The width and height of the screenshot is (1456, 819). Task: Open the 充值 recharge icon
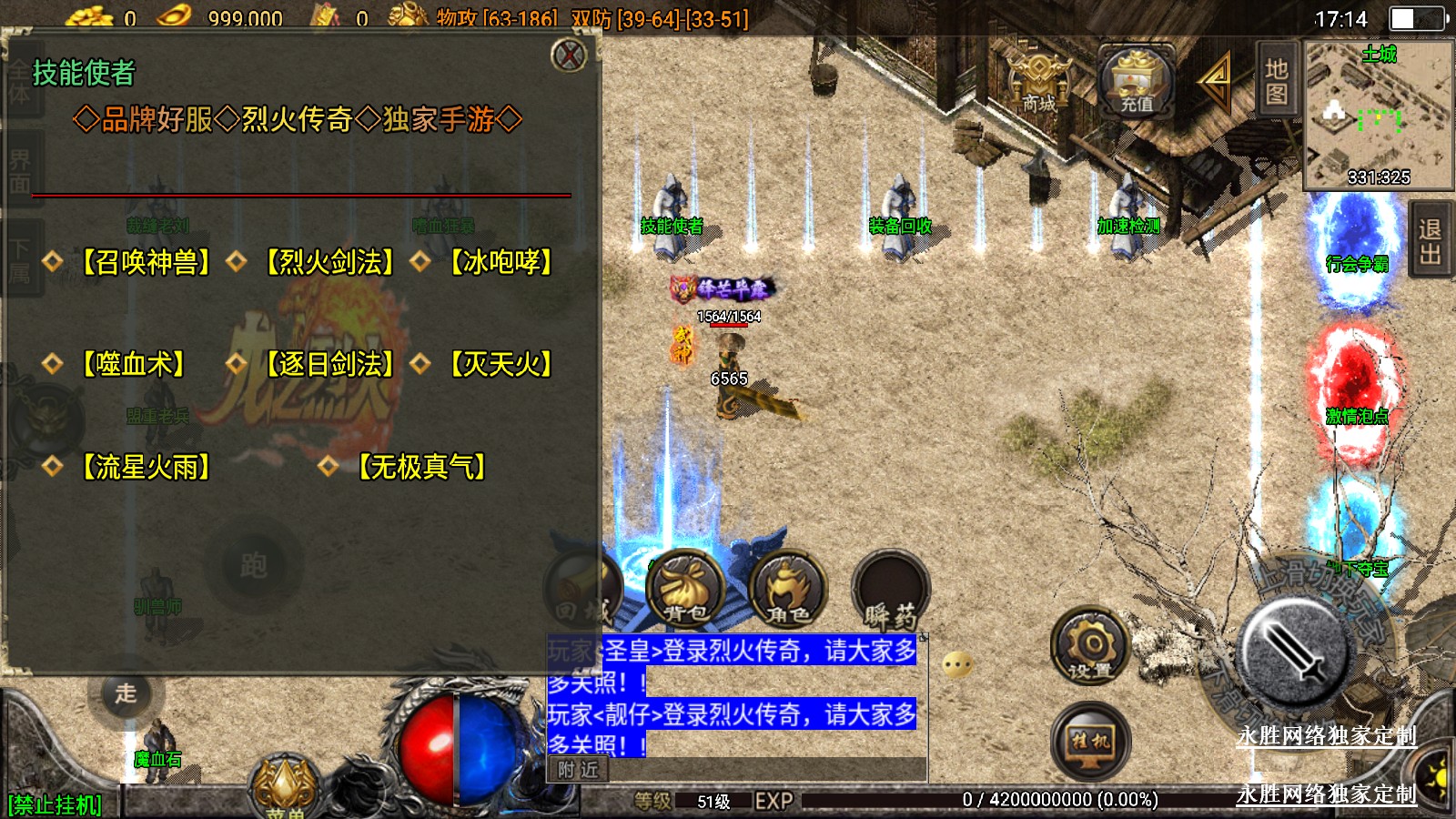click(x=1136, y=82)
